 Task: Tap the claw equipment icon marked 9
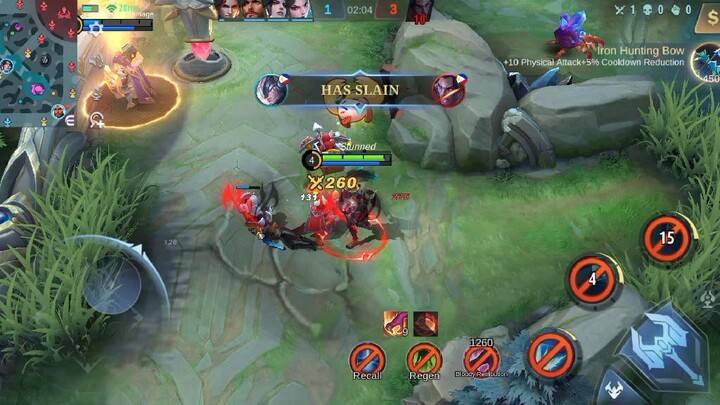pyautogui.click(x=395, y=322)
